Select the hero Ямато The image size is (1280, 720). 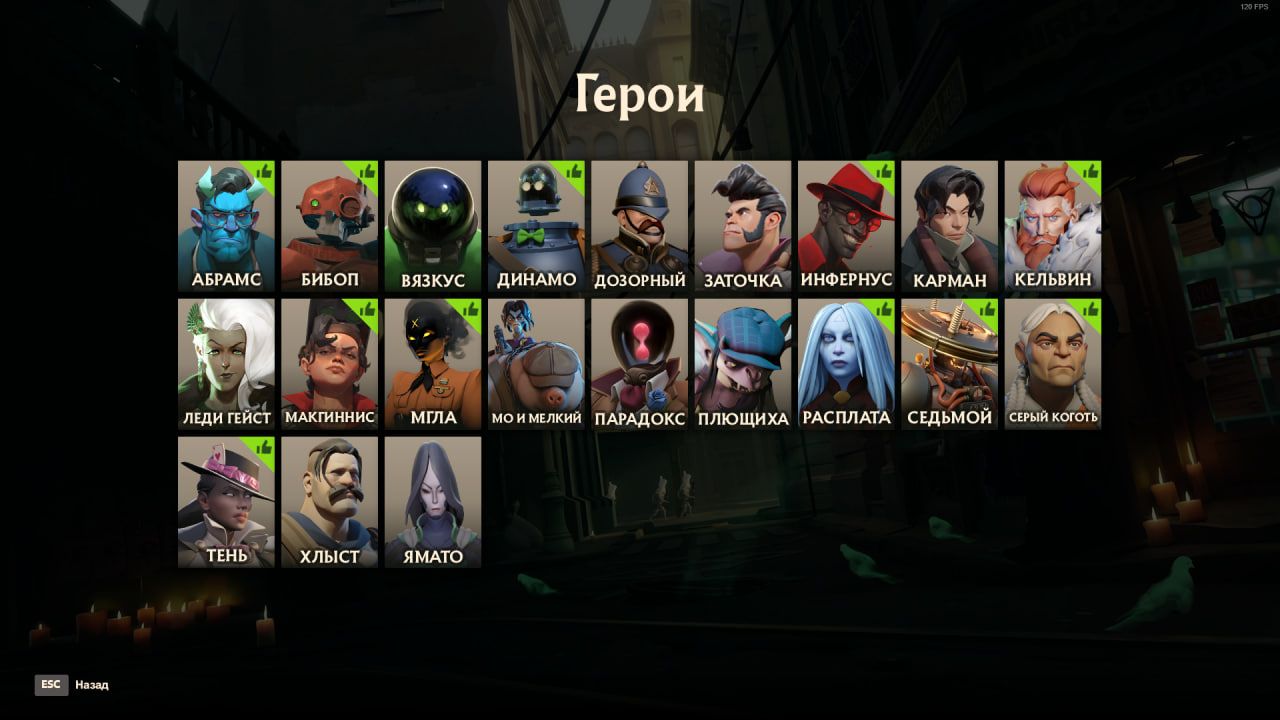(x=433, y=502)
